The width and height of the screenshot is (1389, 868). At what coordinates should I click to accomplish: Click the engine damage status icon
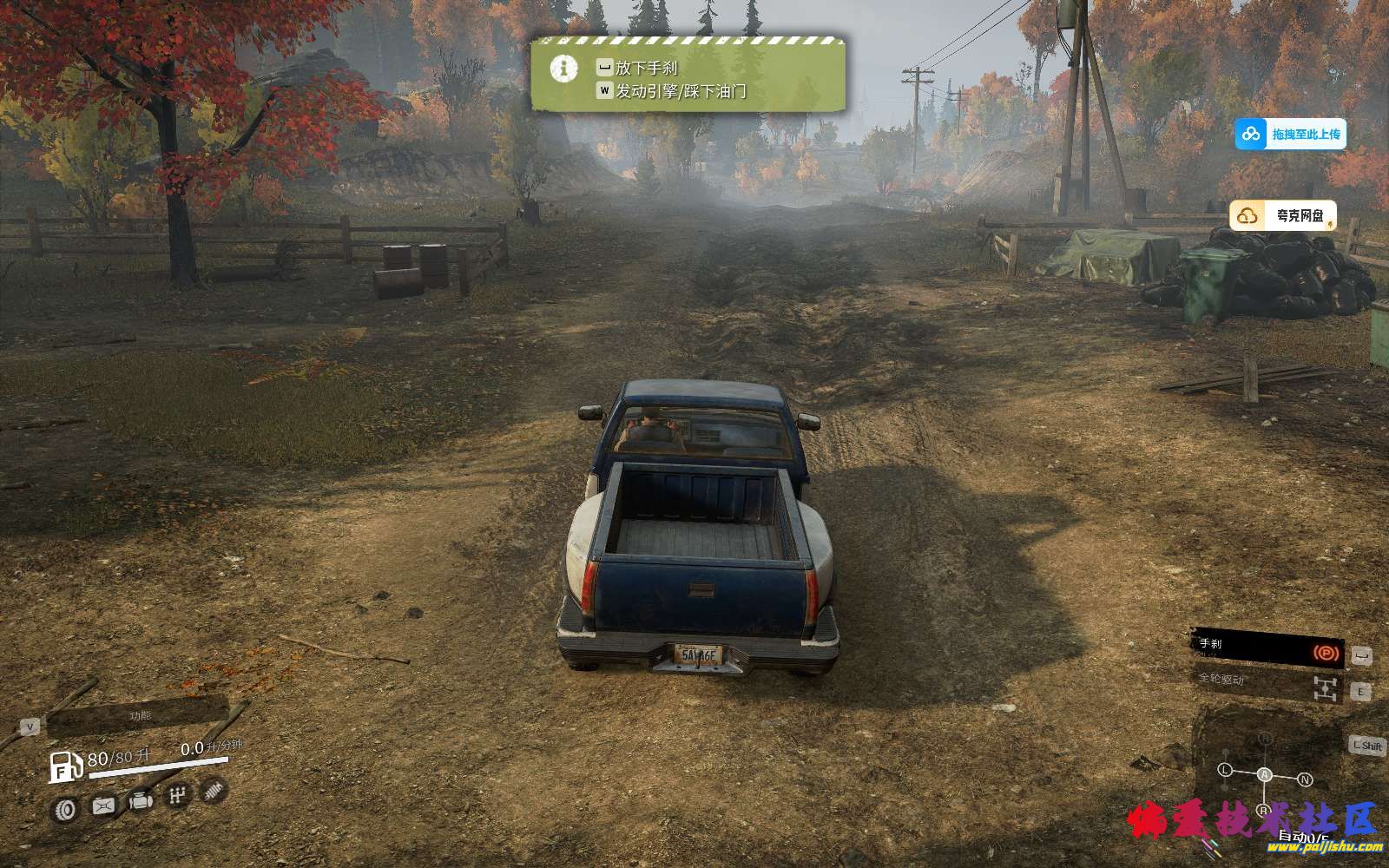pos(141,801)
